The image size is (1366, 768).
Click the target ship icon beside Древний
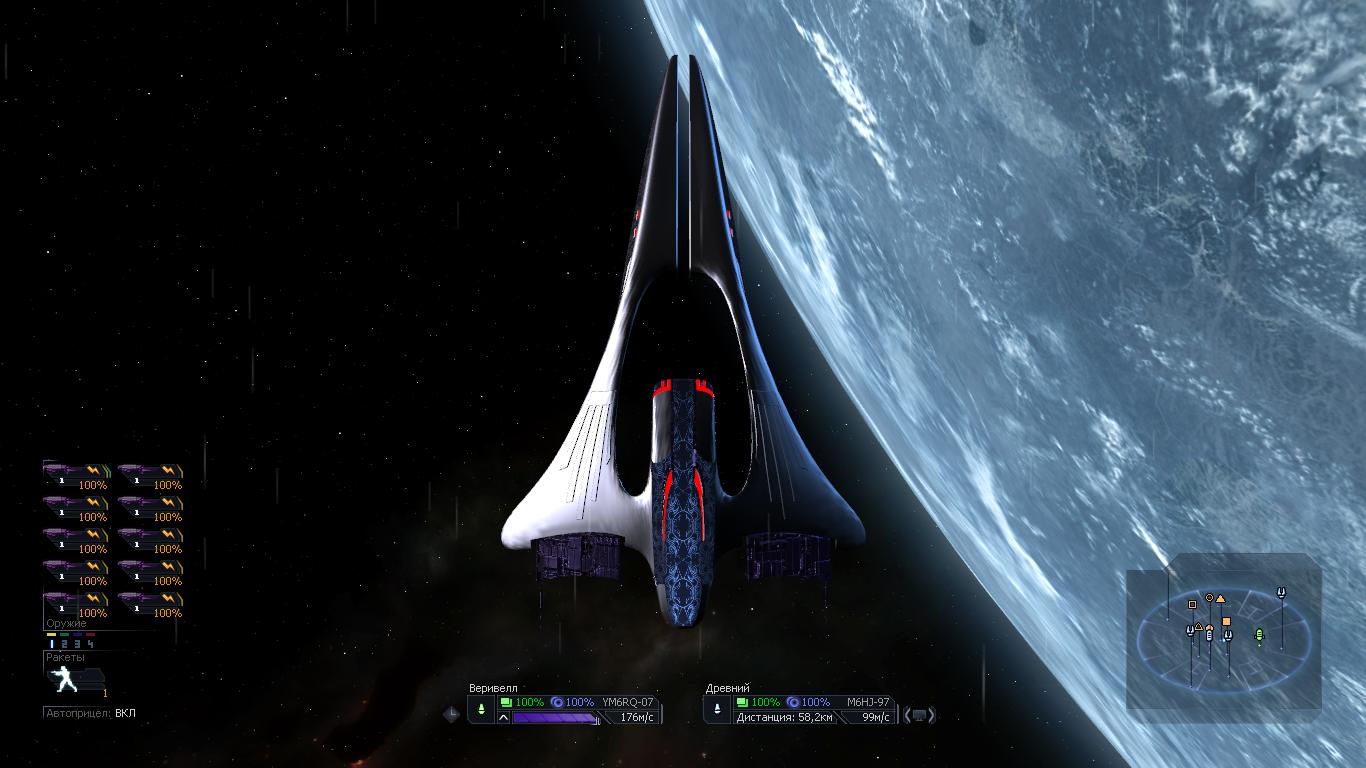coord(717,709)
